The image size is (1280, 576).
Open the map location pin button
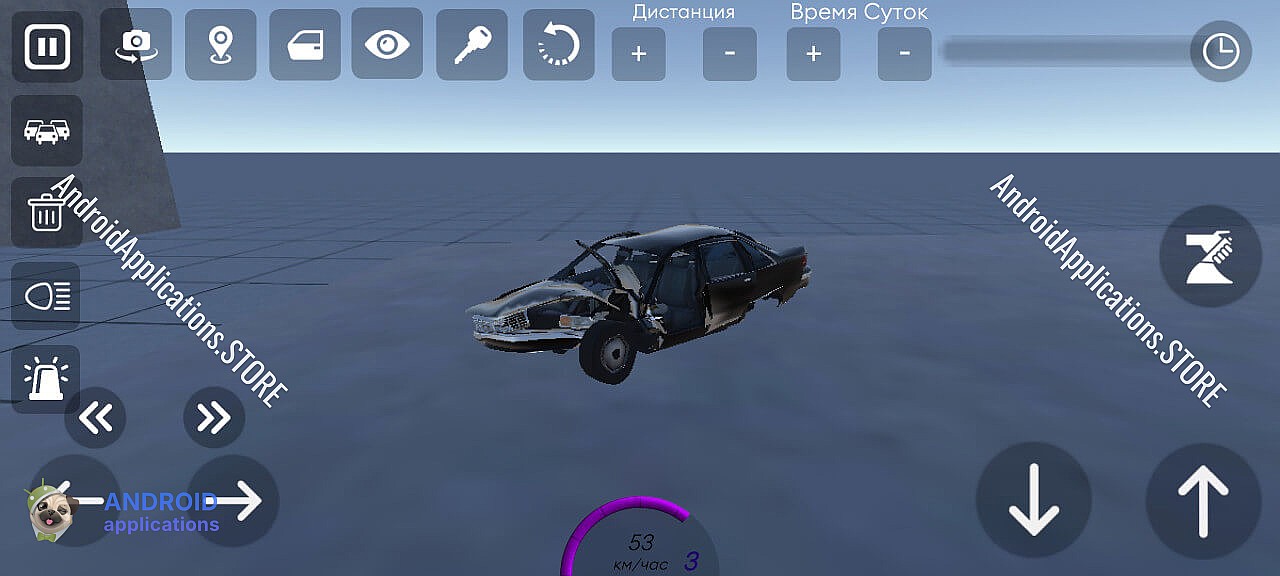tap(220, 45)
